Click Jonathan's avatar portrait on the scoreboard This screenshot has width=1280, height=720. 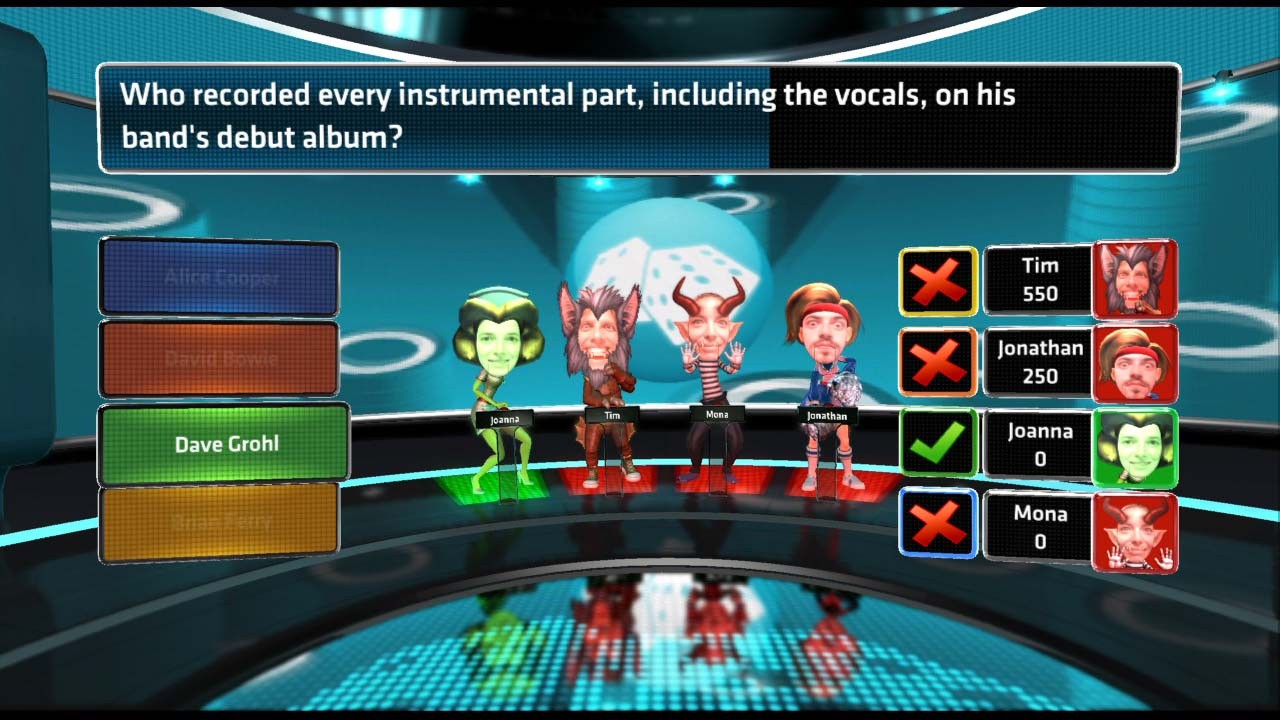(x=1135, y=362)
